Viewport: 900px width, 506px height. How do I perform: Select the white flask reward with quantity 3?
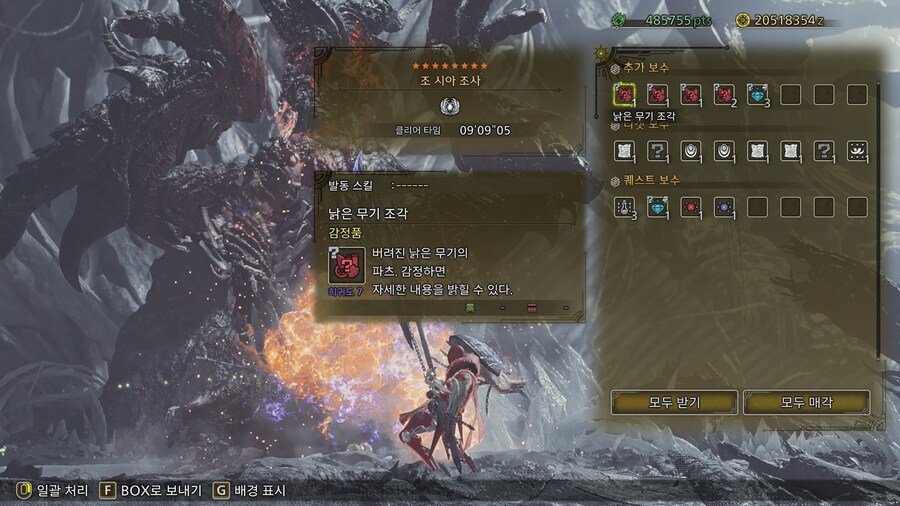(624, 207)
